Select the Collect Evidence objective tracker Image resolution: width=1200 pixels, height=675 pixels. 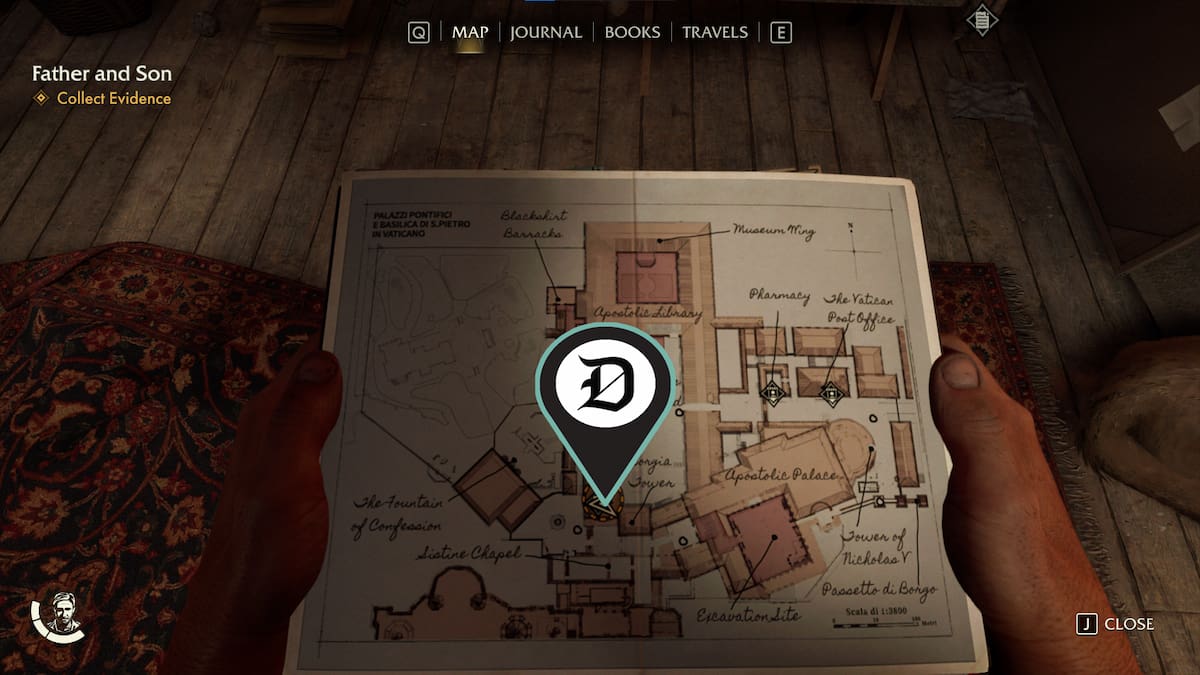click(113, 98)
